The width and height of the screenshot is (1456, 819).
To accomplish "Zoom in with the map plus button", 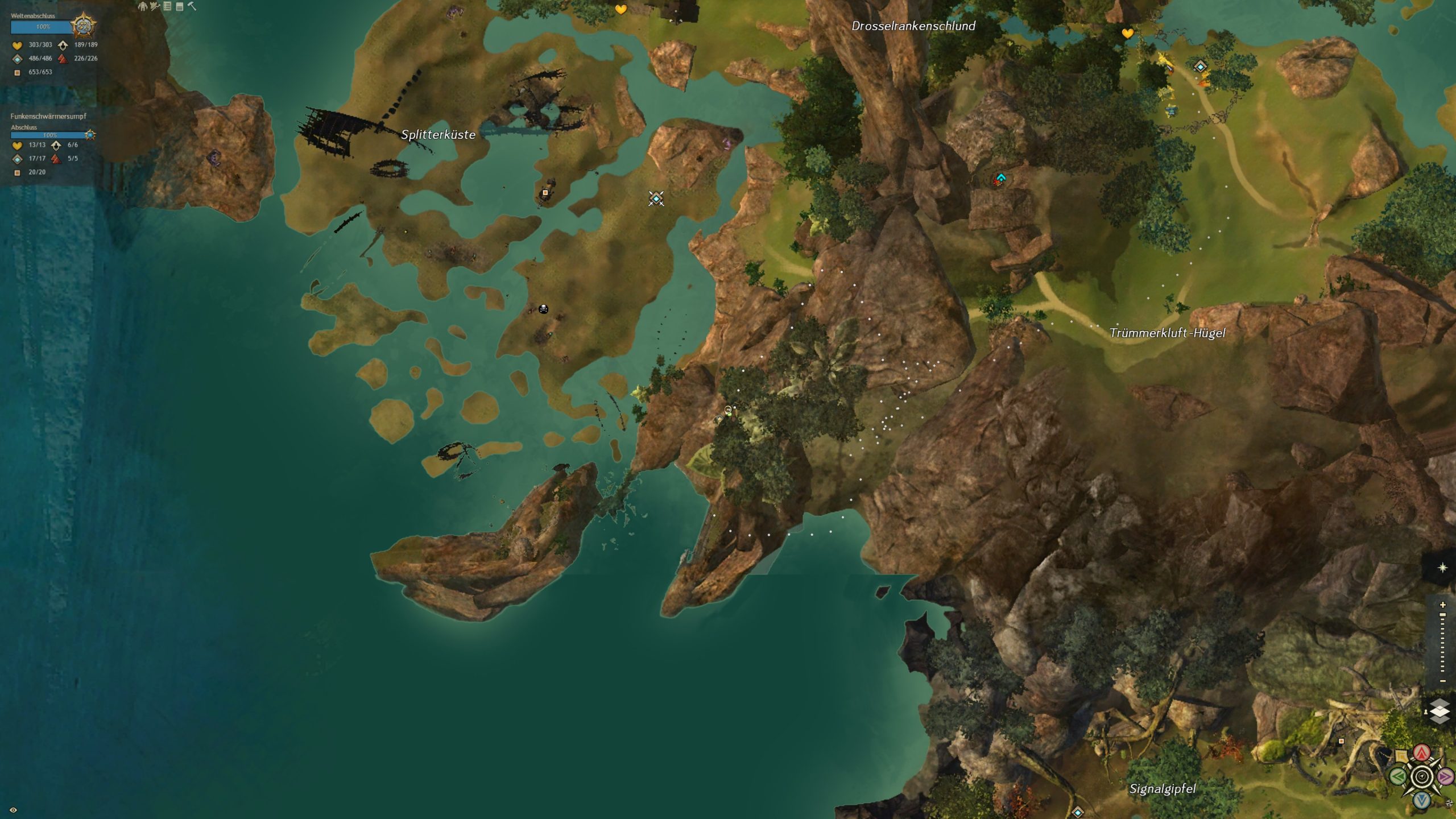I will 1442,605.
